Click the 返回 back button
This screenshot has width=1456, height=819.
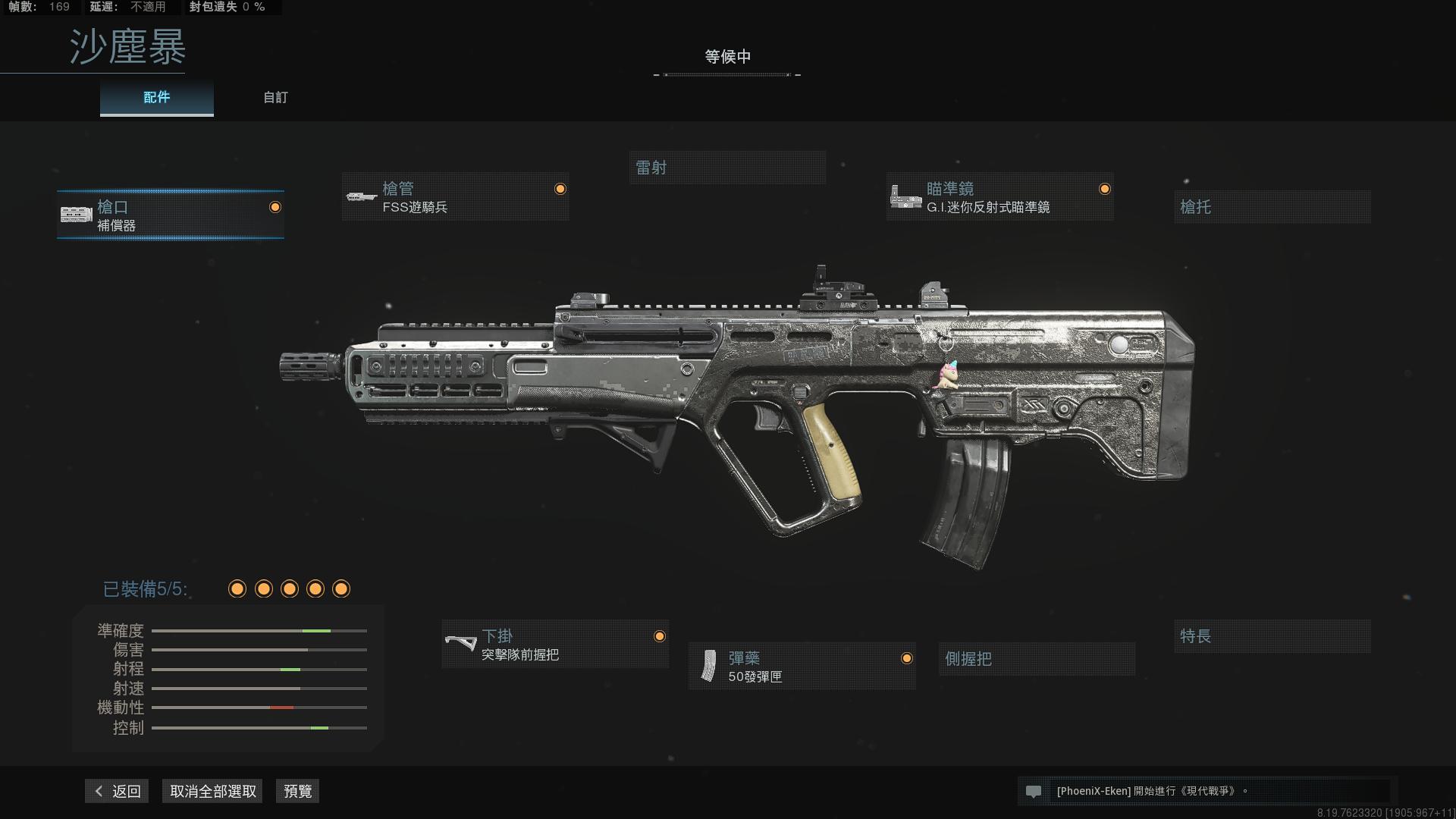point(118,791)
